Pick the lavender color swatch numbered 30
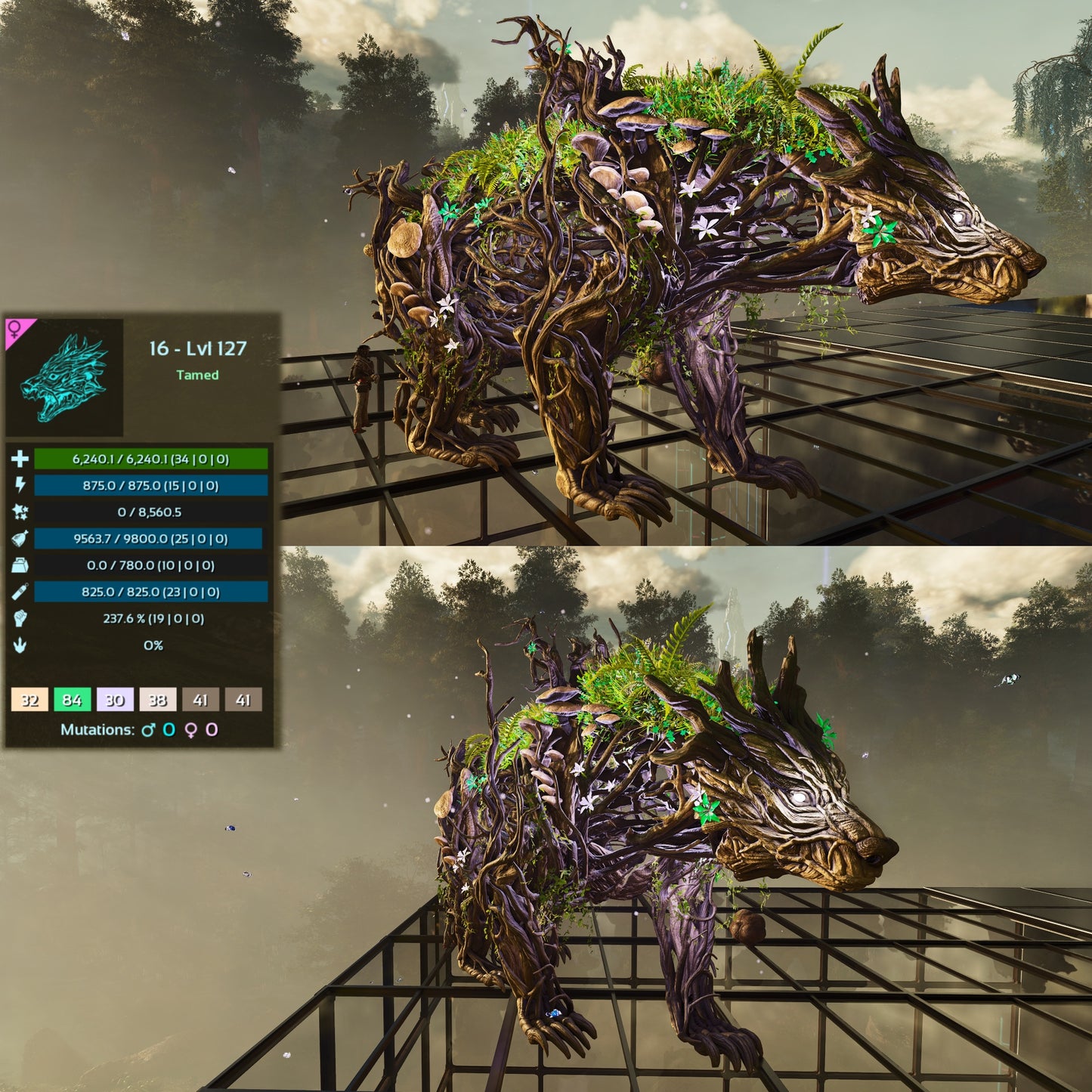This screenshot has height=1092, width=1092. click(x=115, y=699)
